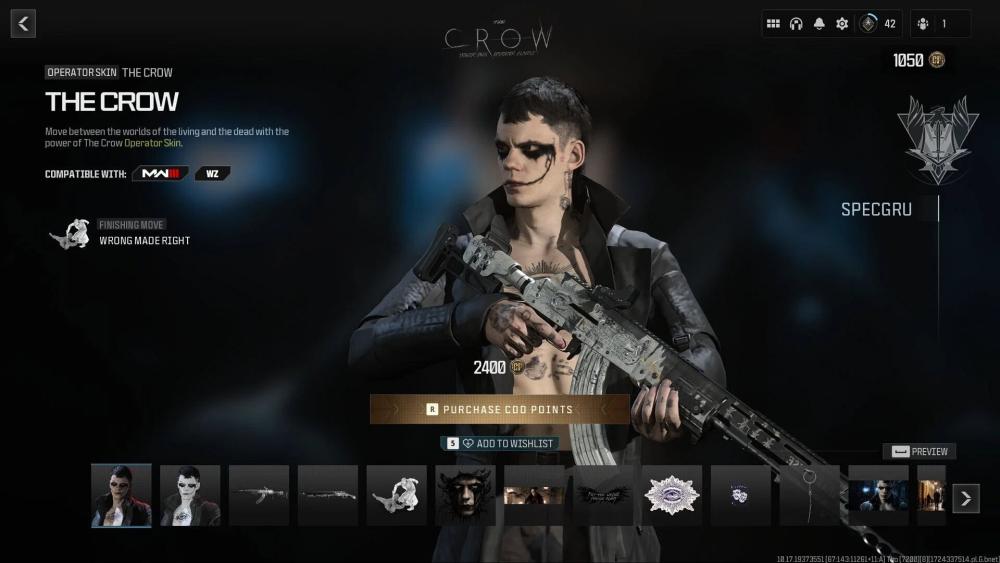
Task: Open the grid menu icon
Action: pos(773,24)
